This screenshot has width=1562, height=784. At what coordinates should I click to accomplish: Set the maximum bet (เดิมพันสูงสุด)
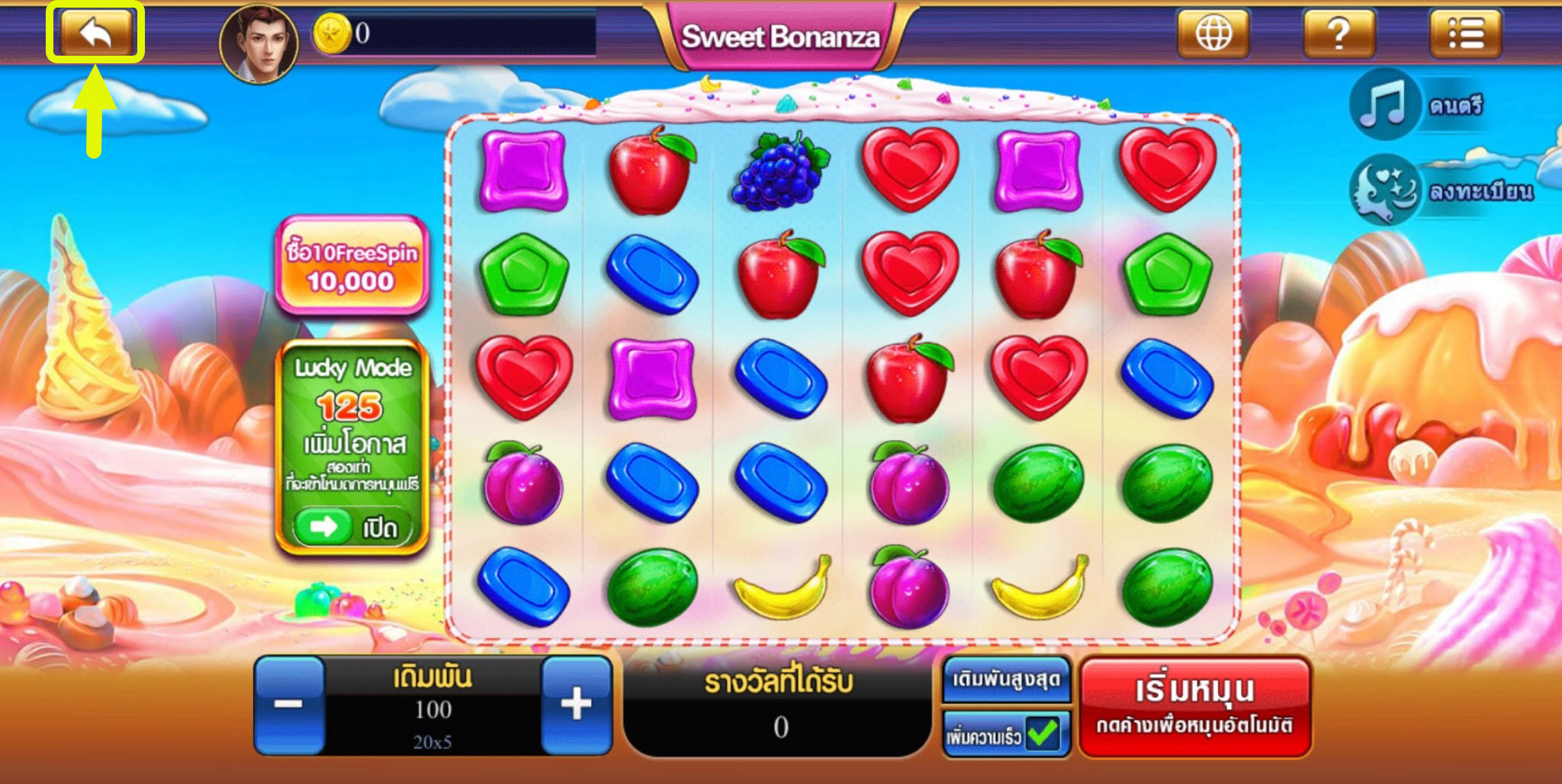pyautogui.click(x=1006, y=679)
